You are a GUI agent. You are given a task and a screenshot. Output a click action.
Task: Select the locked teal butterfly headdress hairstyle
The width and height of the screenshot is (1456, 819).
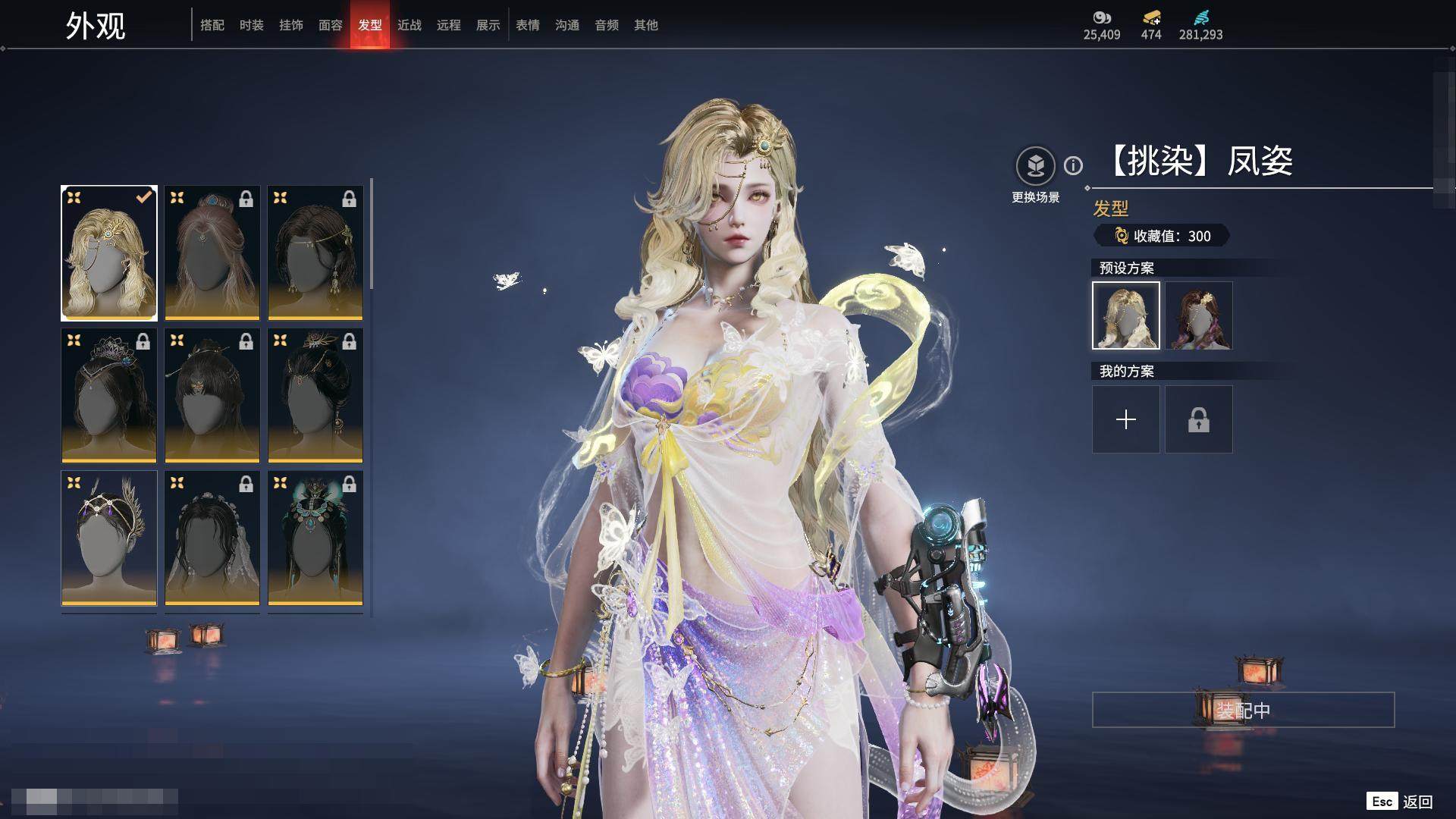315,538
